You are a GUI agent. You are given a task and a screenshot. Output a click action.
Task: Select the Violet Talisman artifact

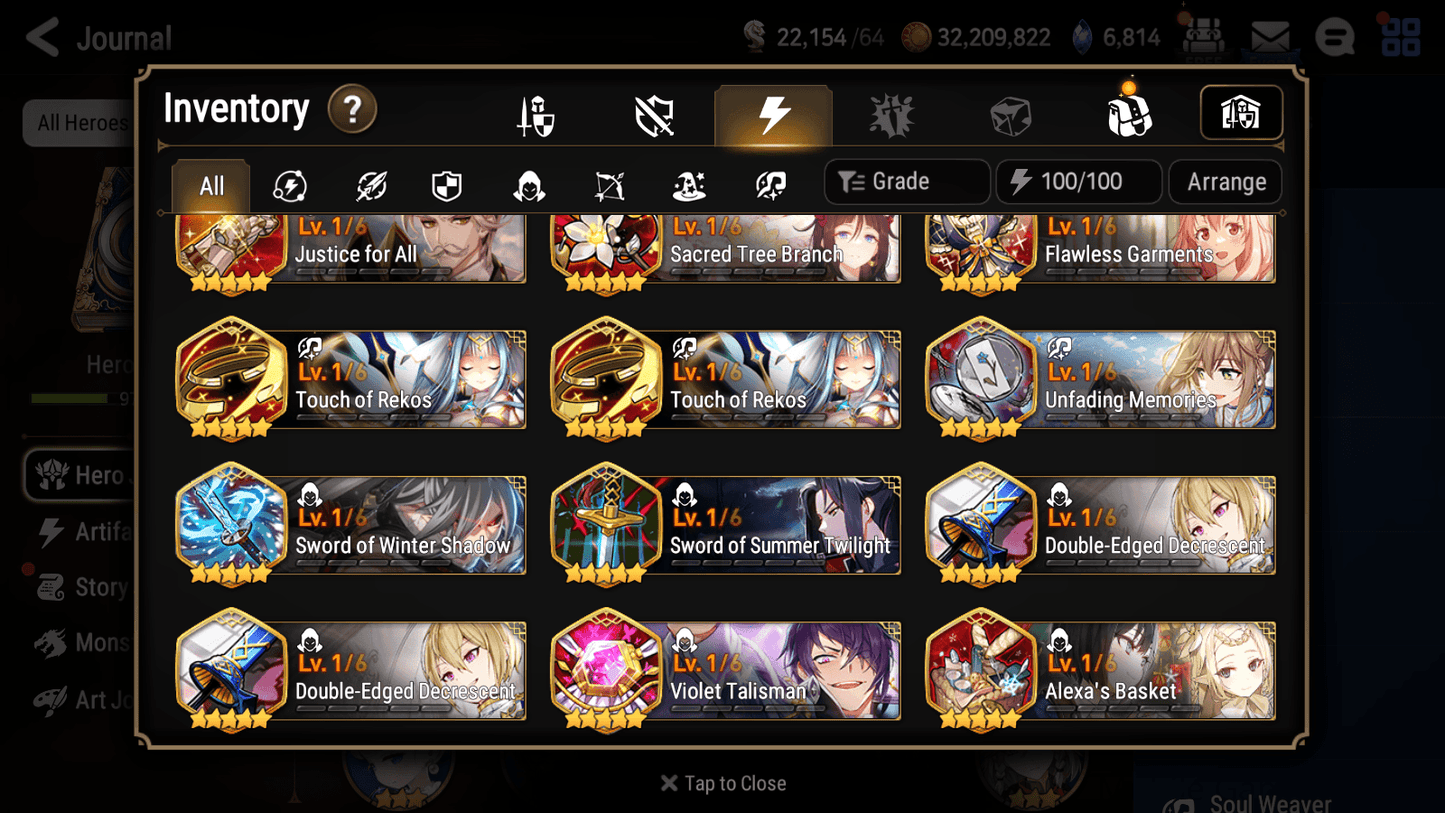tap(724, 668)
